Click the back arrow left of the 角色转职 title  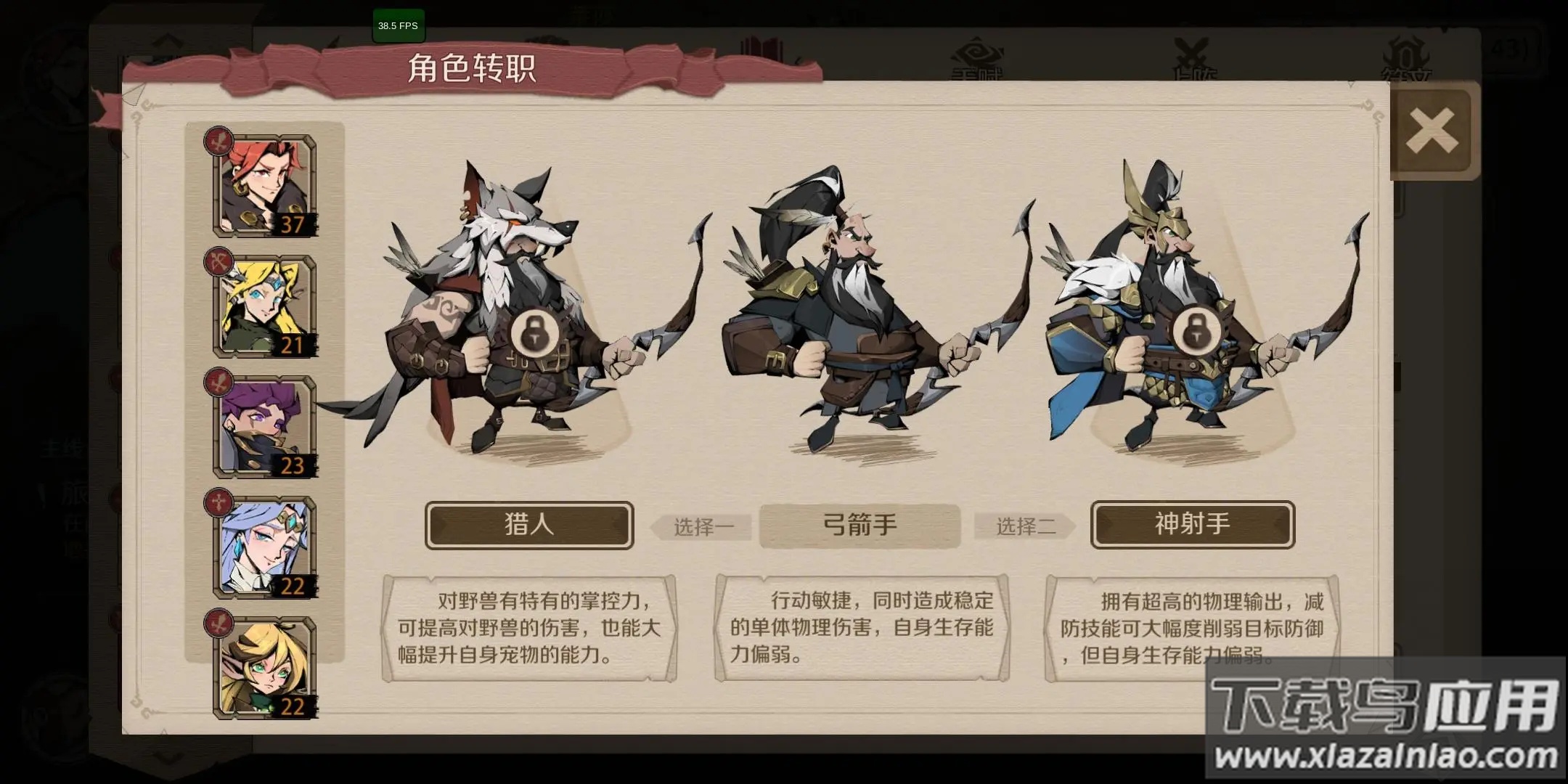136,94
